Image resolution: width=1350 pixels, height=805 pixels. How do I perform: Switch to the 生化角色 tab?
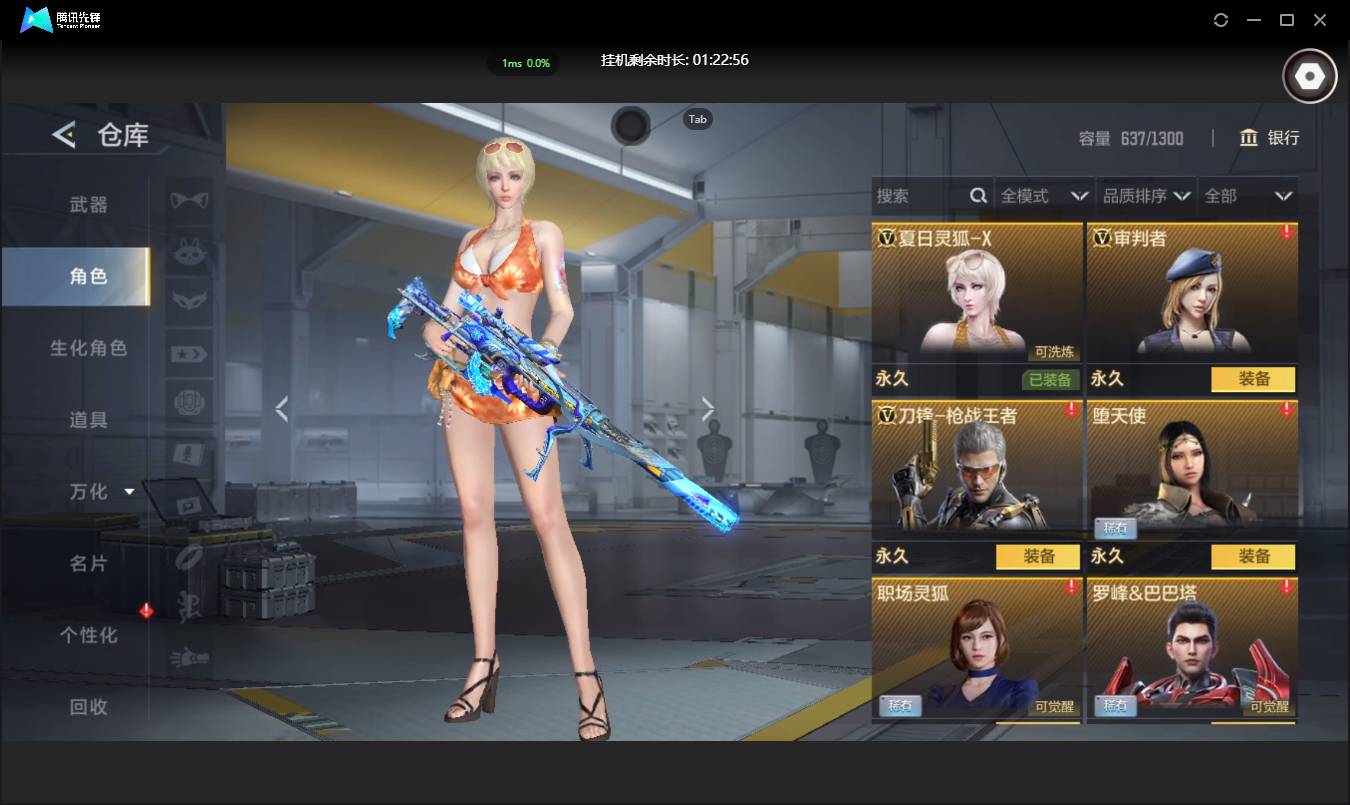click(x=88, y=348)
